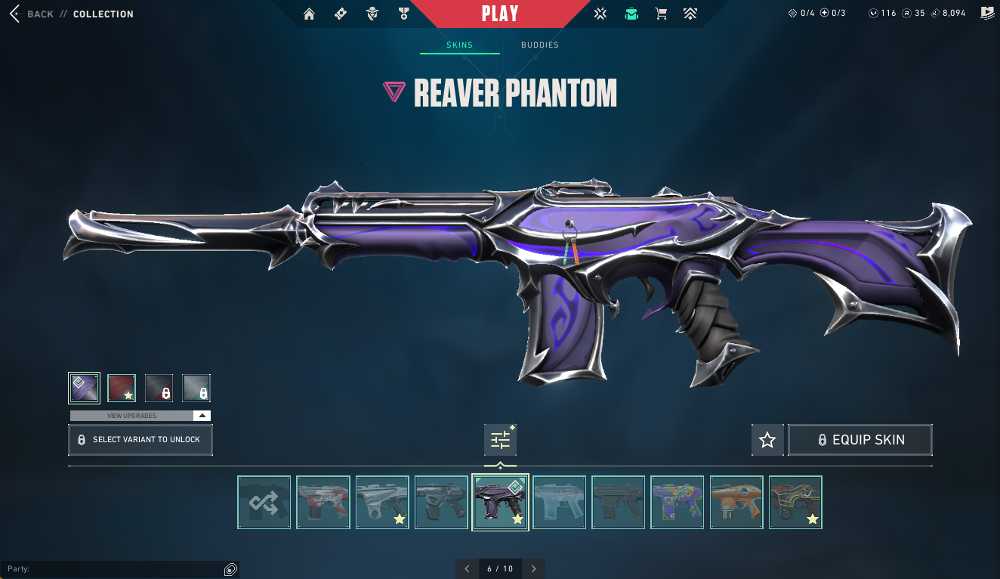Select the random shuffle skin tile
1000x579 pixels.
(264, 501)
